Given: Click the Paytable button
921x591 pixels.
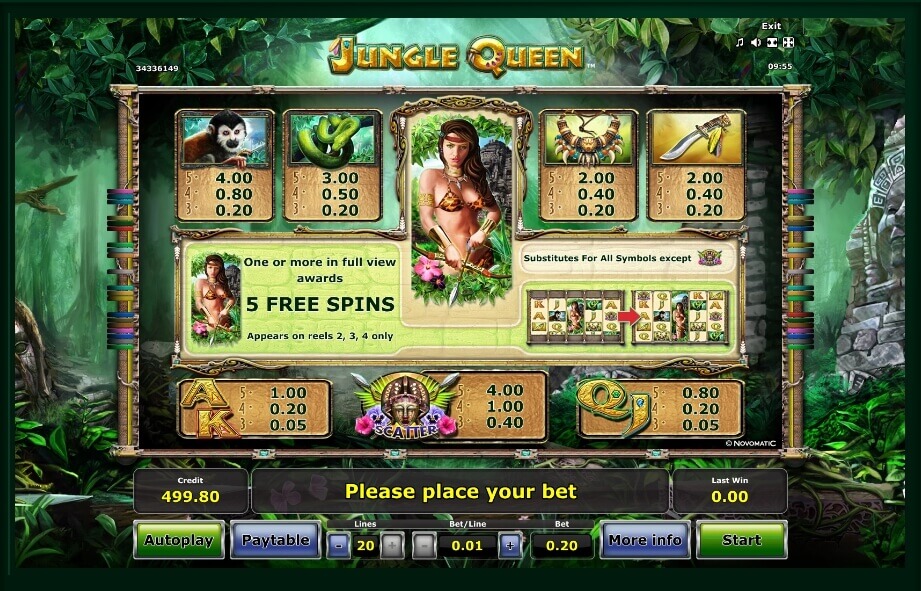Looking at the screenshot, I should [x=275, y=540].
